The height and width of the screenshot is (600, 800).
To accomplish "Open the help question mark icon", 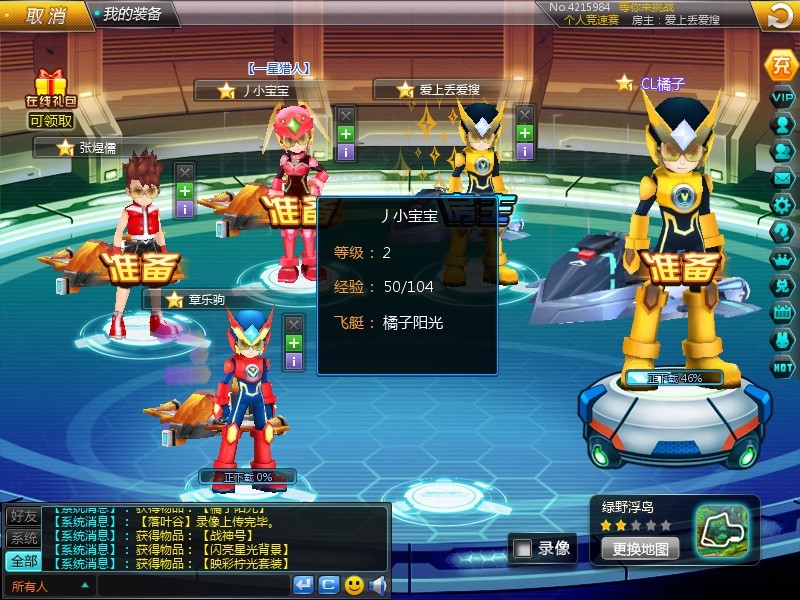I will [782, 231].
